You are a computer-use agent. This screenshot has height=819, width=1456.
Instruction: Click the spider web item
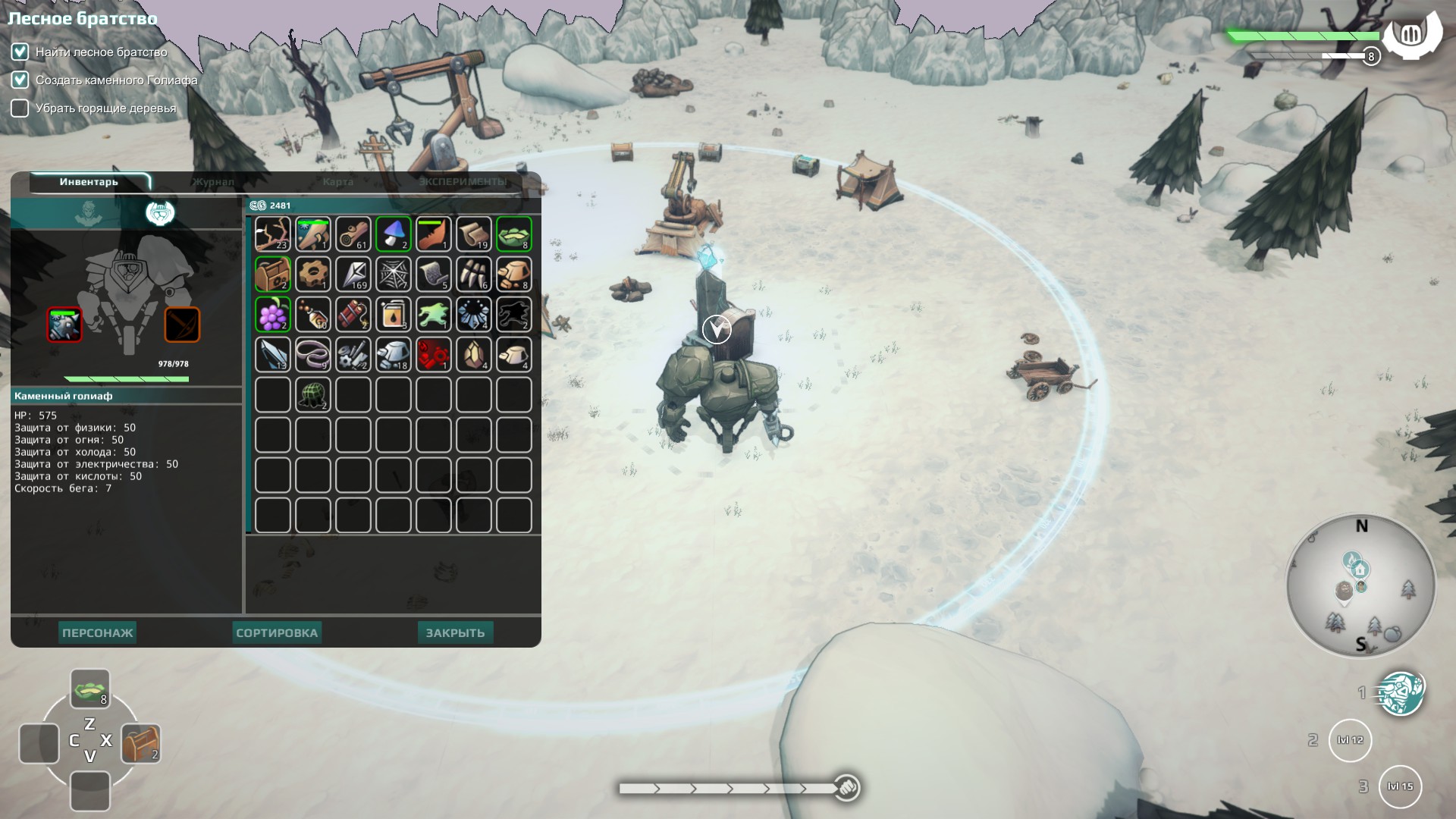click(x=393, y=274)
